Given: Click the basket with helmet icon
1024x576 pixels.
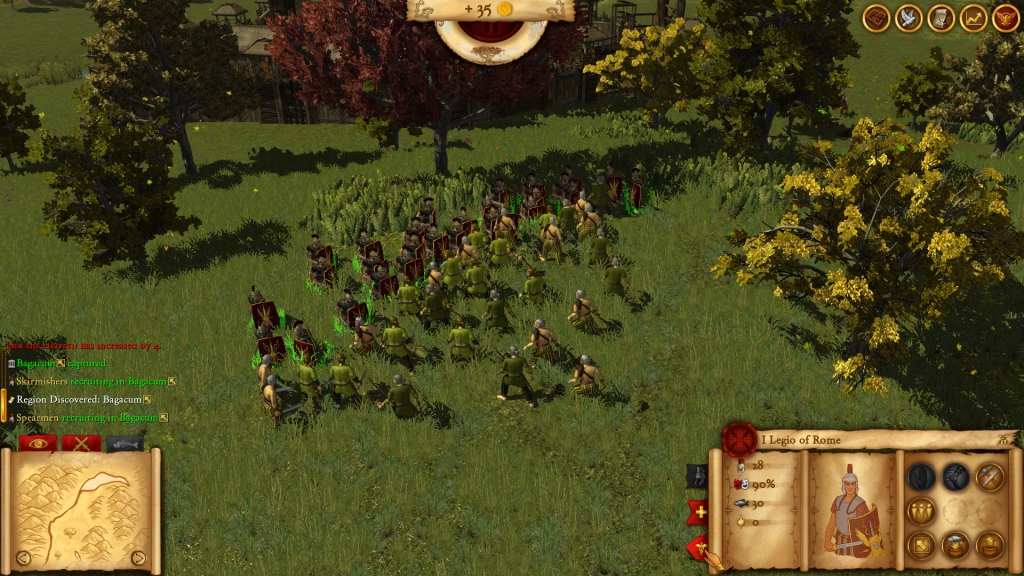Looking at the screenshot, I should click(955, 545).
